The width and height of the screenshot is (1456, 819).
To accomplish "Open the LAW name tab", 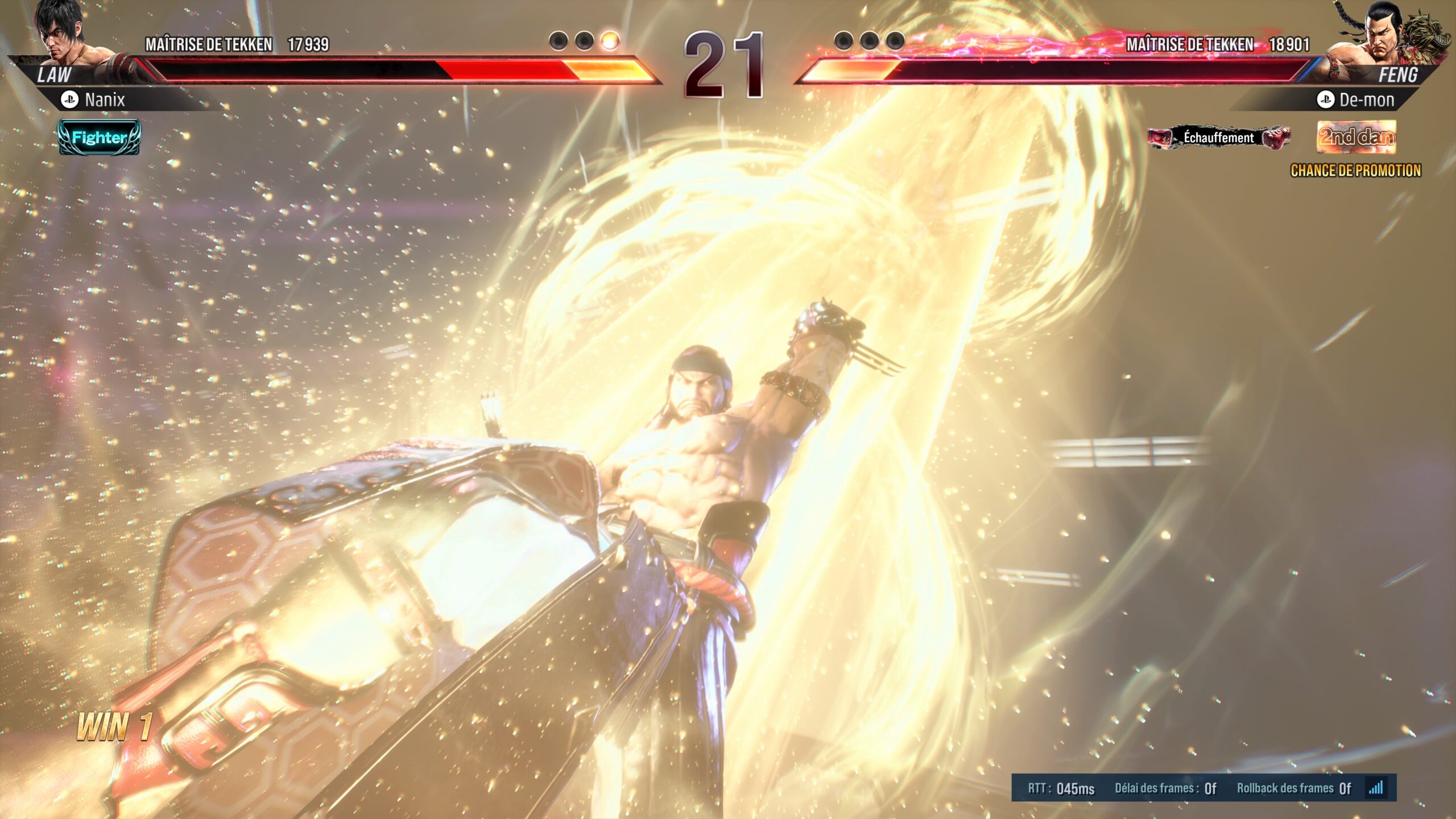I will pyautogui.click(x=54, y=73).
